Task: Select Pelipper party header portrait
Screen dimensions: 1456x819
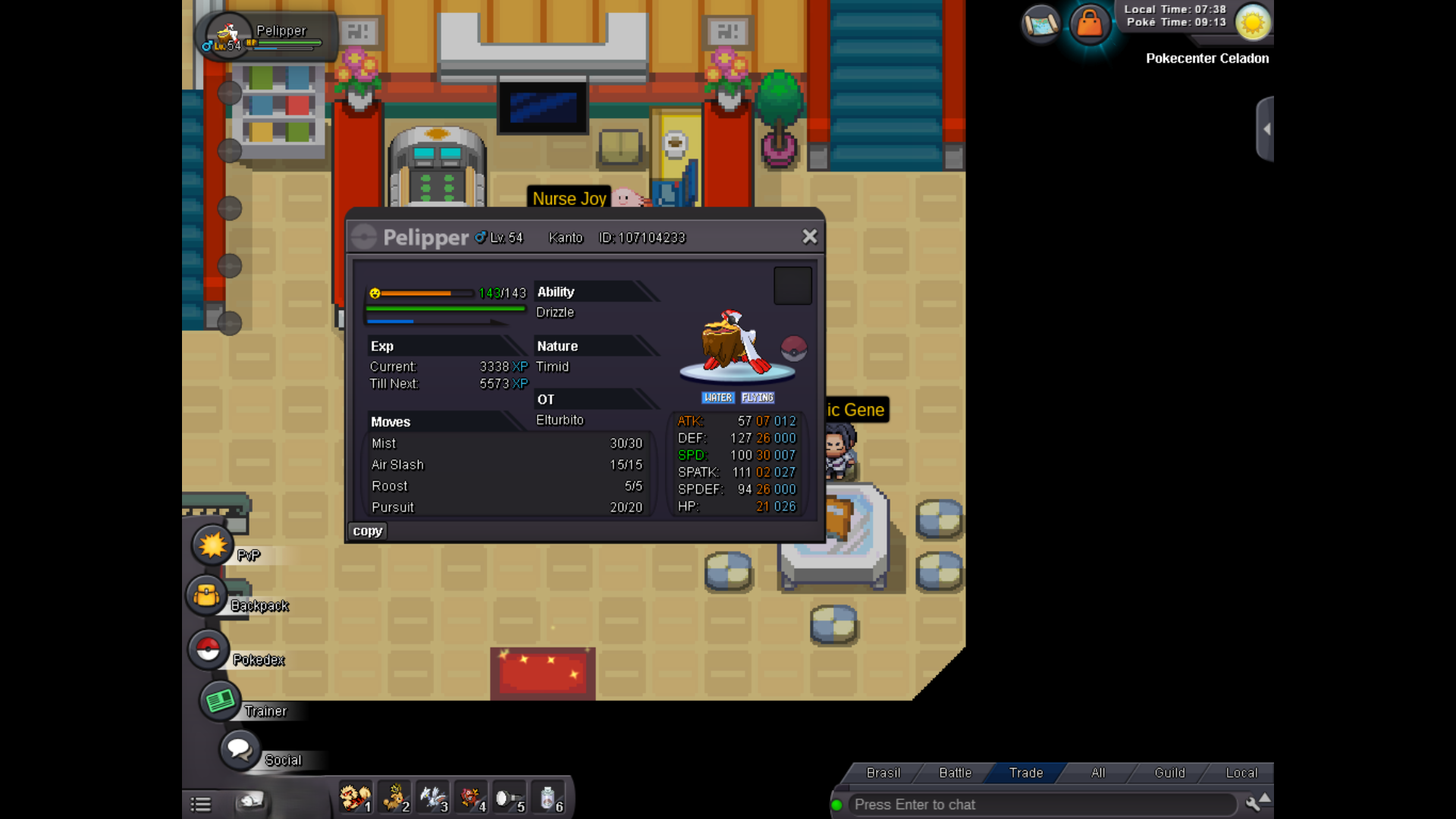Action: click(x=227, y=35)
